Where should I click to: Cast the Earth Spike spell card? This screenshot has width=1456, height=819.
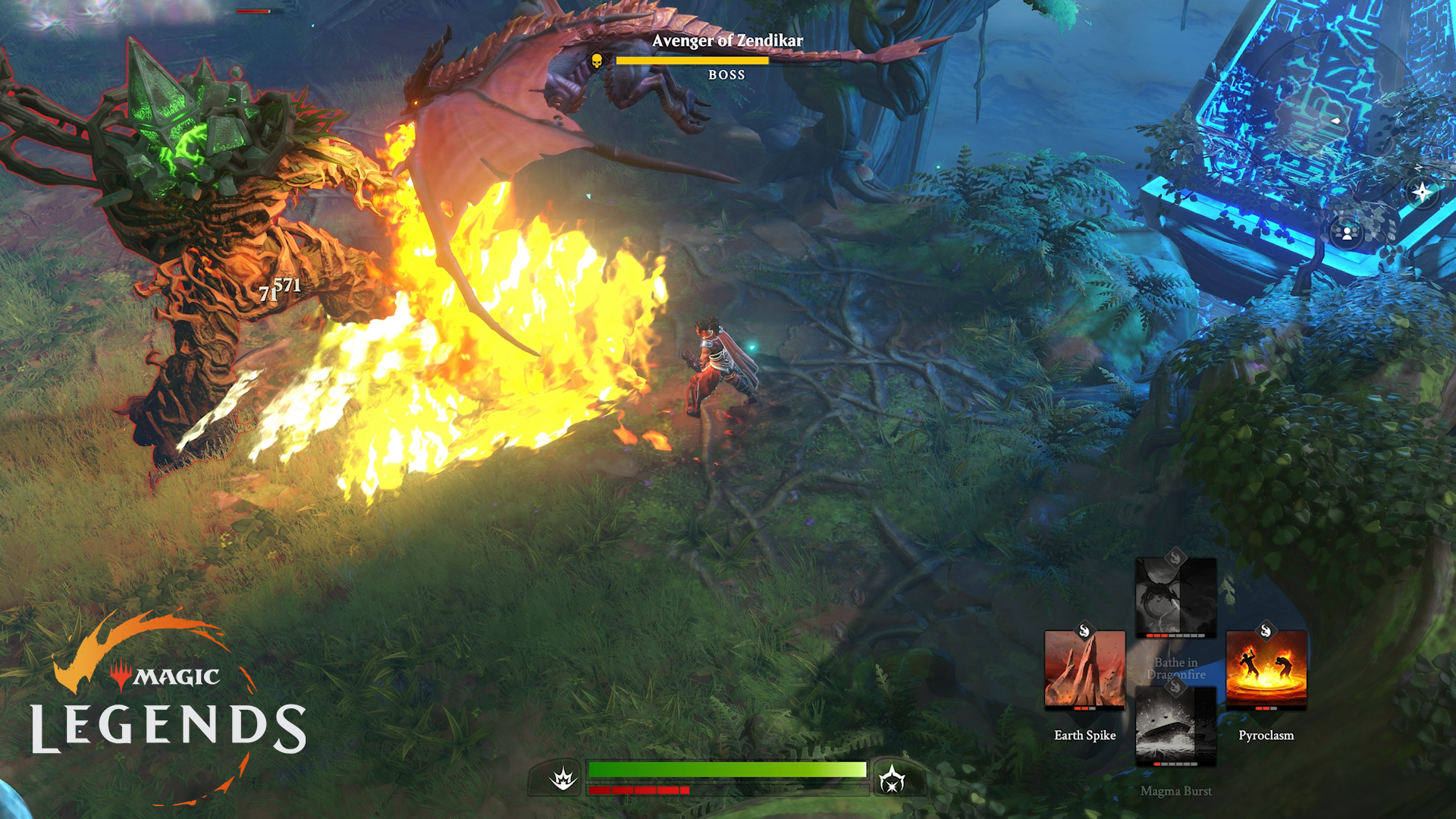1084,670
